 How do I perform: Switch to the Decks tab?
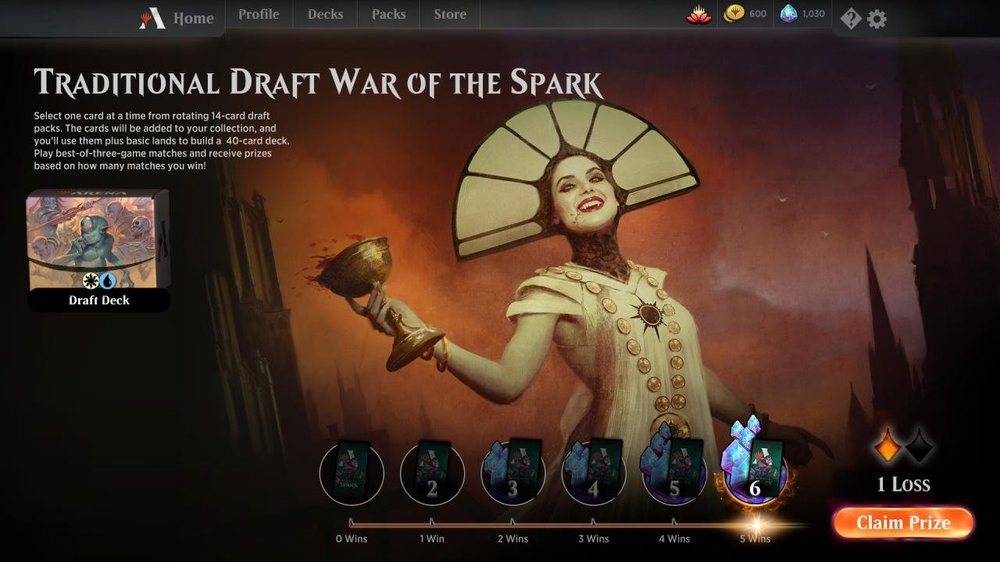coord(325,15)
